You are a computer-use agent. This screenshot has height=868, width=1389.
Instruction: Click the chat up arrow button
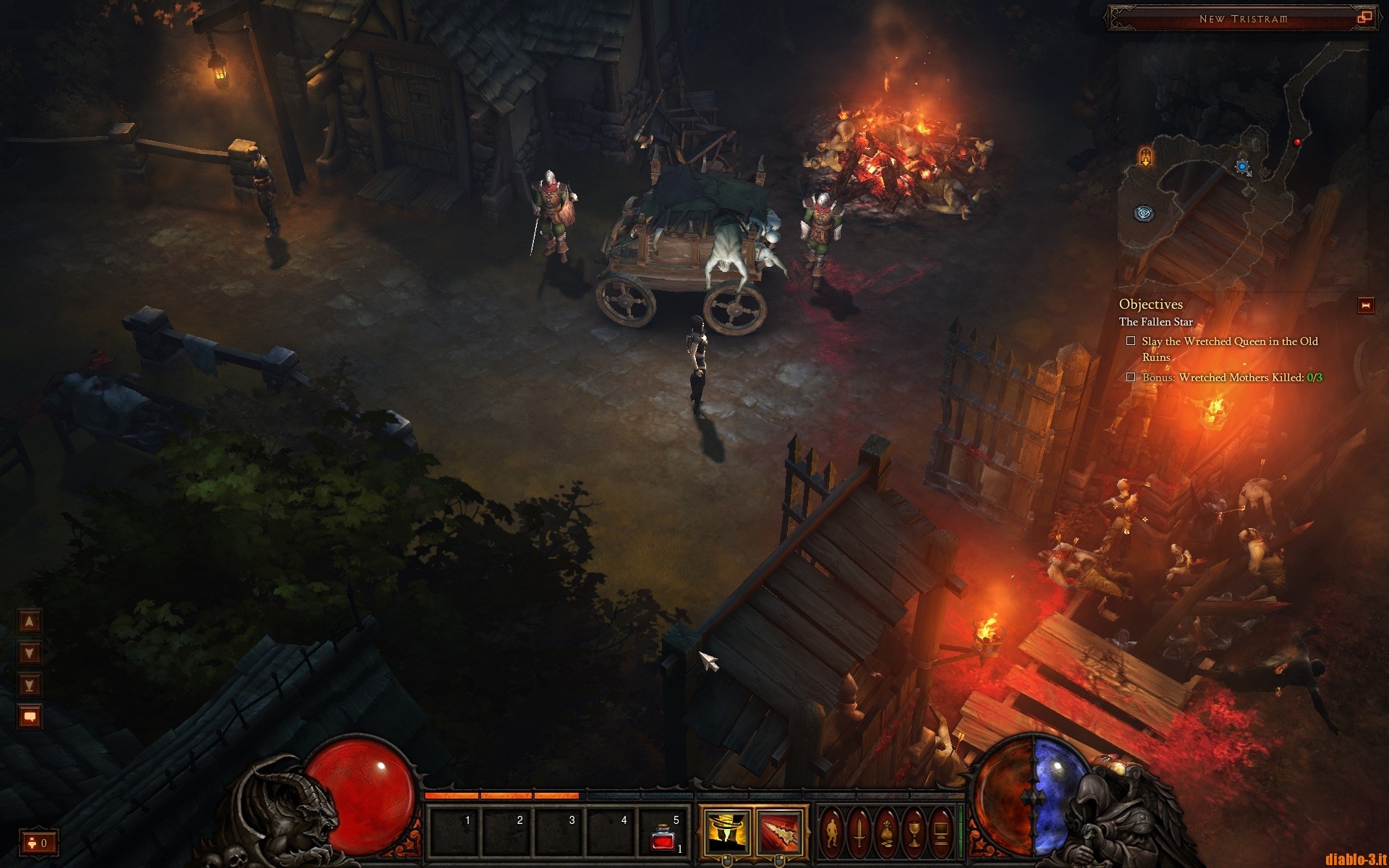tap(30, 621)
